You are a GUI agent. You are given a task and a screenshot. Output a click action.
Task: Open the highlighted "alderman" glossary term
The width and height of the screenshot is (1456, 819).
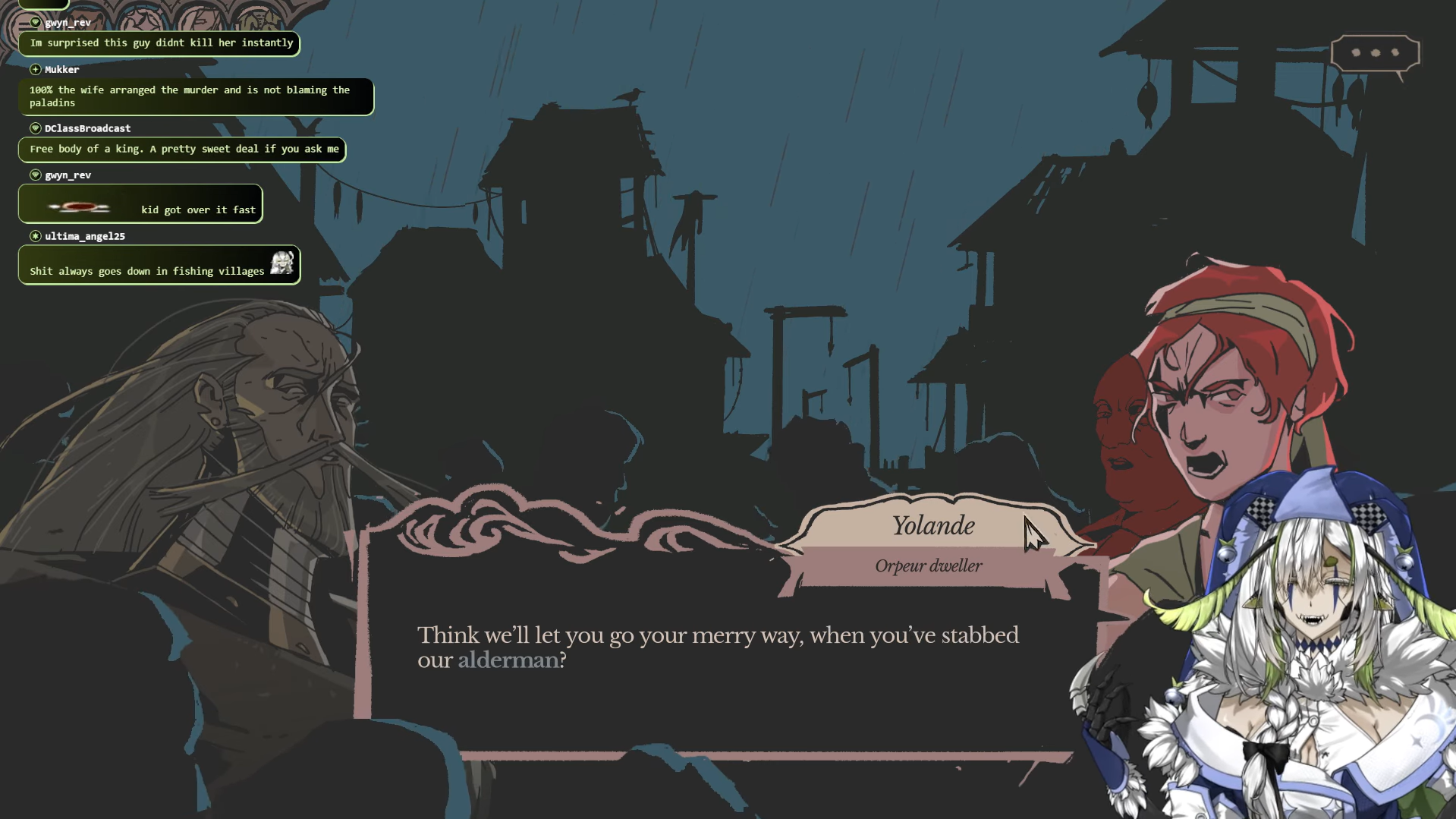tap(508, 660)
